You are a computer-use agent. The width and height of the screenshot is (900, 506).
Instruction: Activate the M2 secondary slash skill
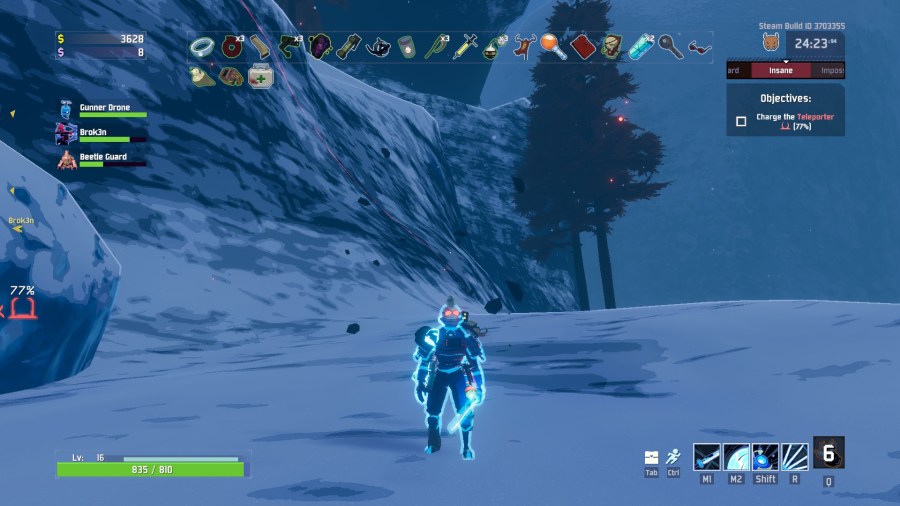click(x=736, y=456)
